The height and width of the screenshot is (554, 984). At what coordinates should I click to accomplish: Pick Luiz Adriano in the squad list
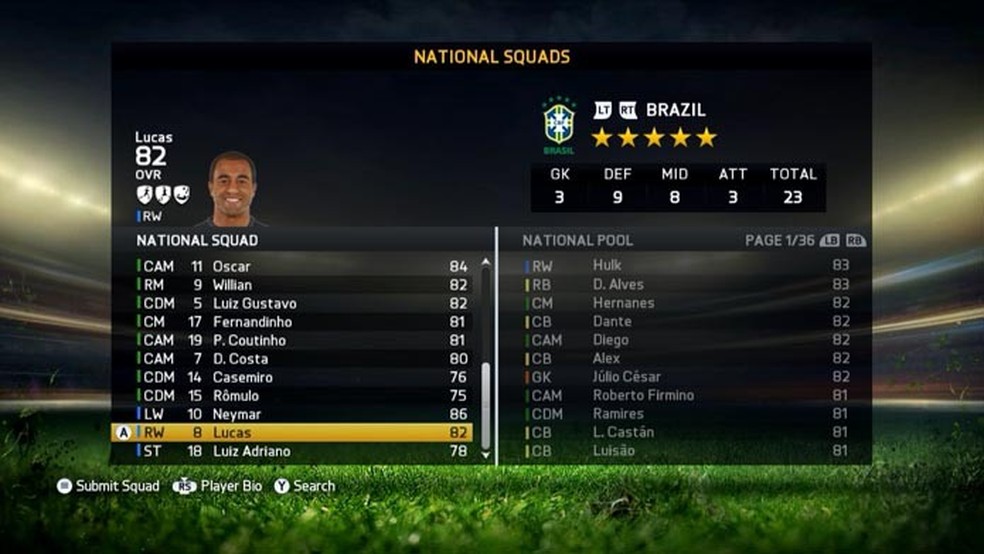[x=300, y=452]
